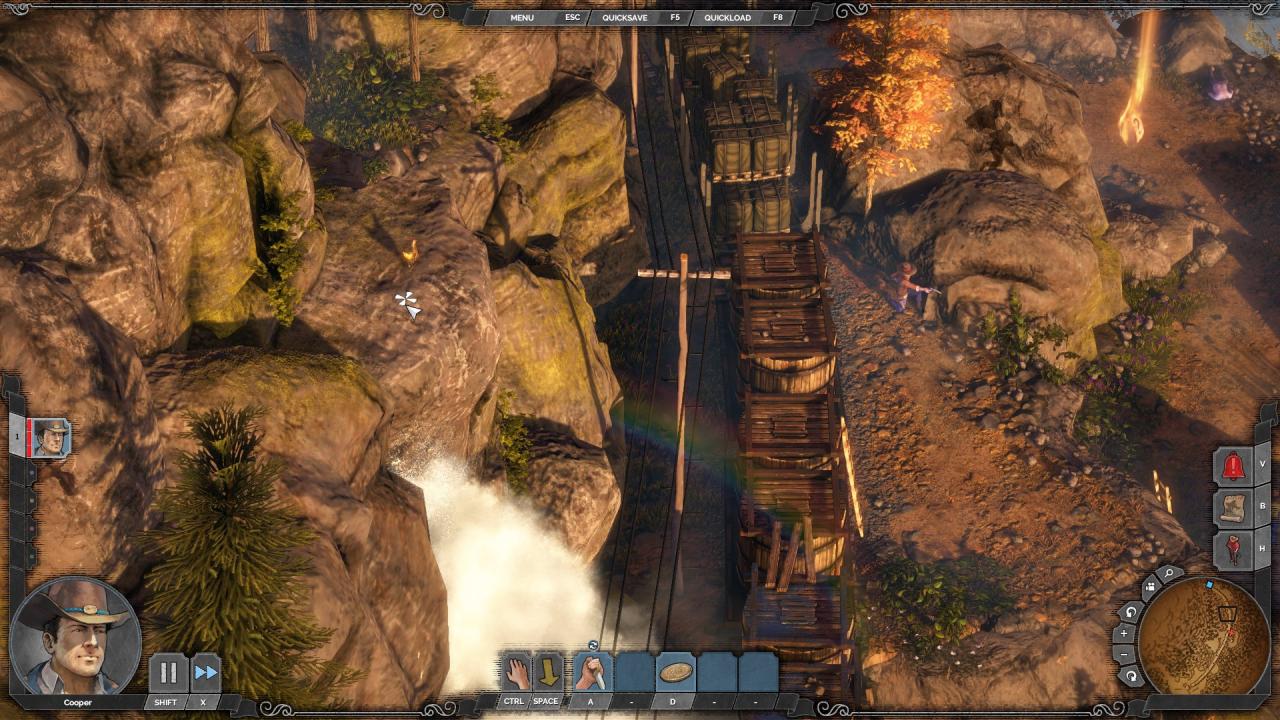This screenshot has height=720, width=1280.
Task: Select the open hand action icon
Action: (x=515, y=671)
